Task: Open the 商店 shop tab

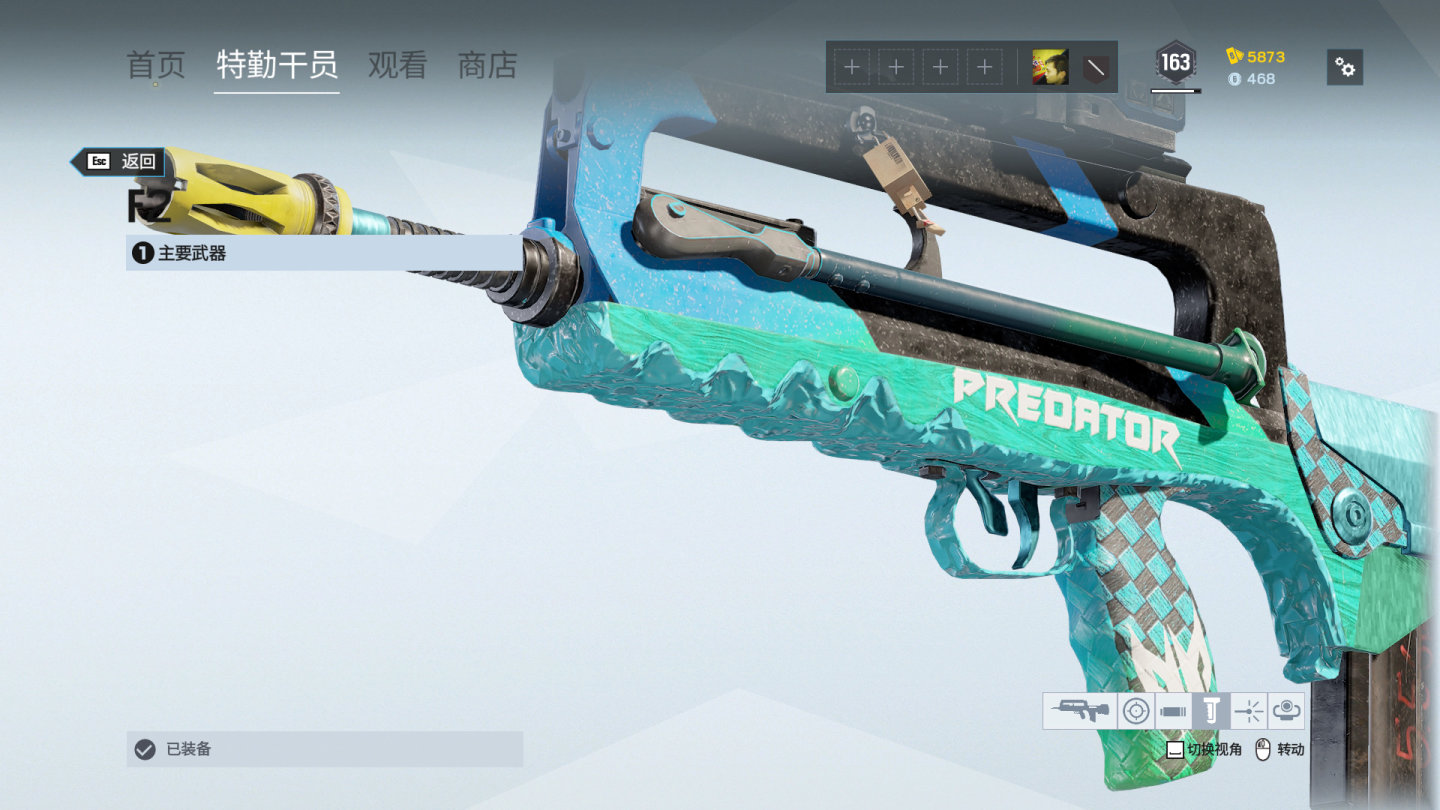Action: tap(487, 66)
